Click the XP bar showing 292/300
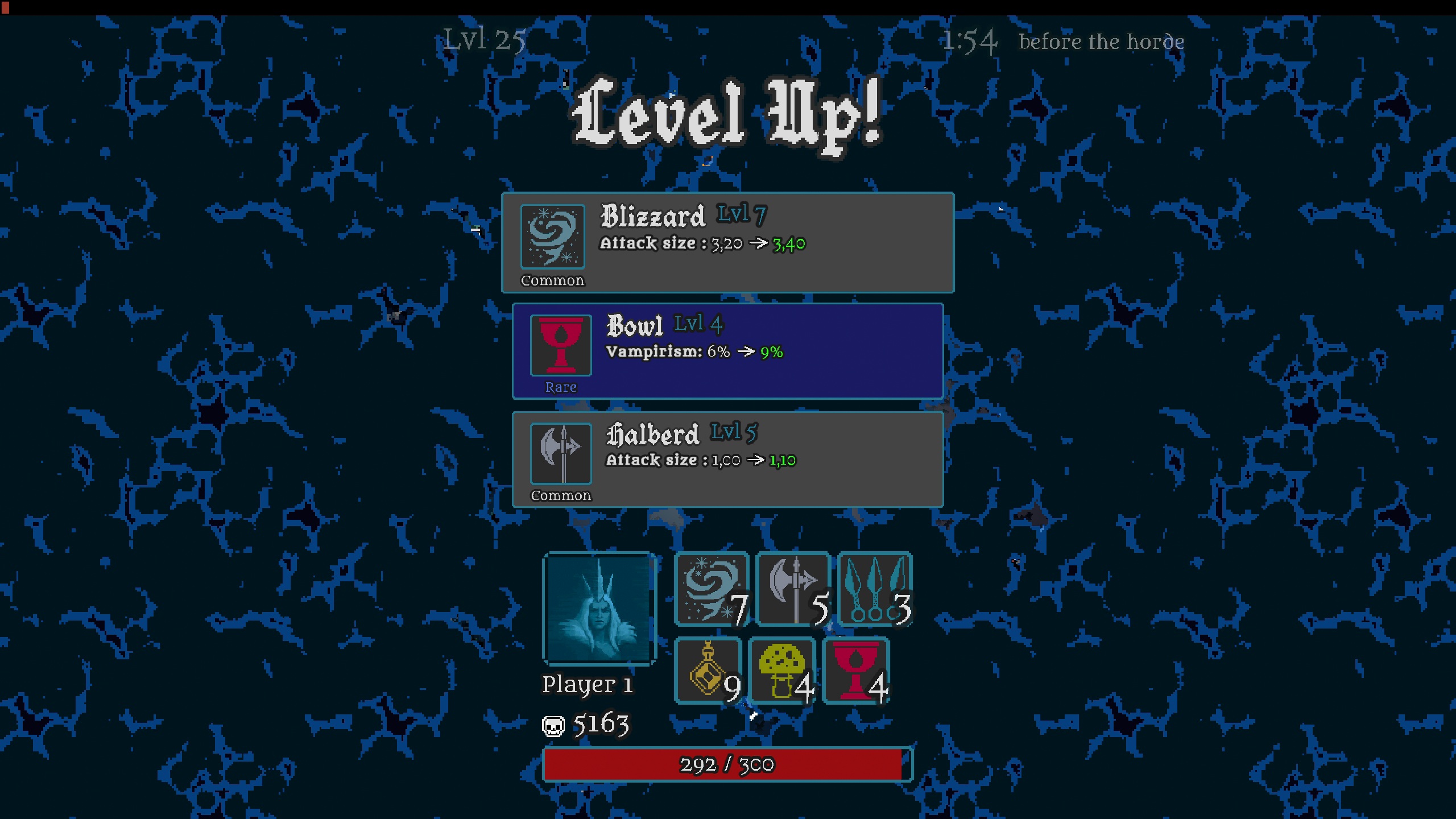1456x819 pixels. 728,765
